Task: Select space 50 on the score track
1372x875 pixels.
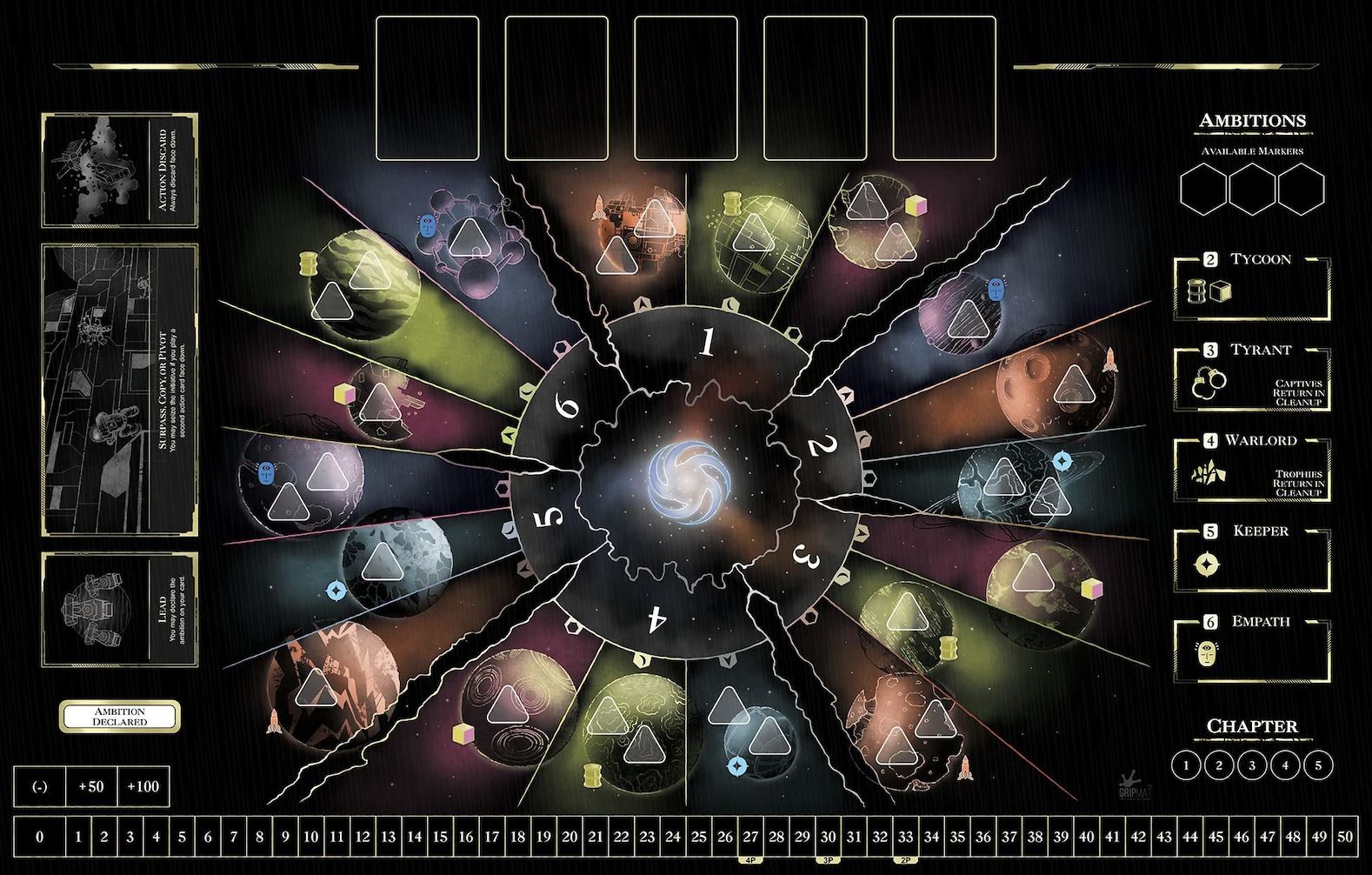Action: coord(1344,838)
